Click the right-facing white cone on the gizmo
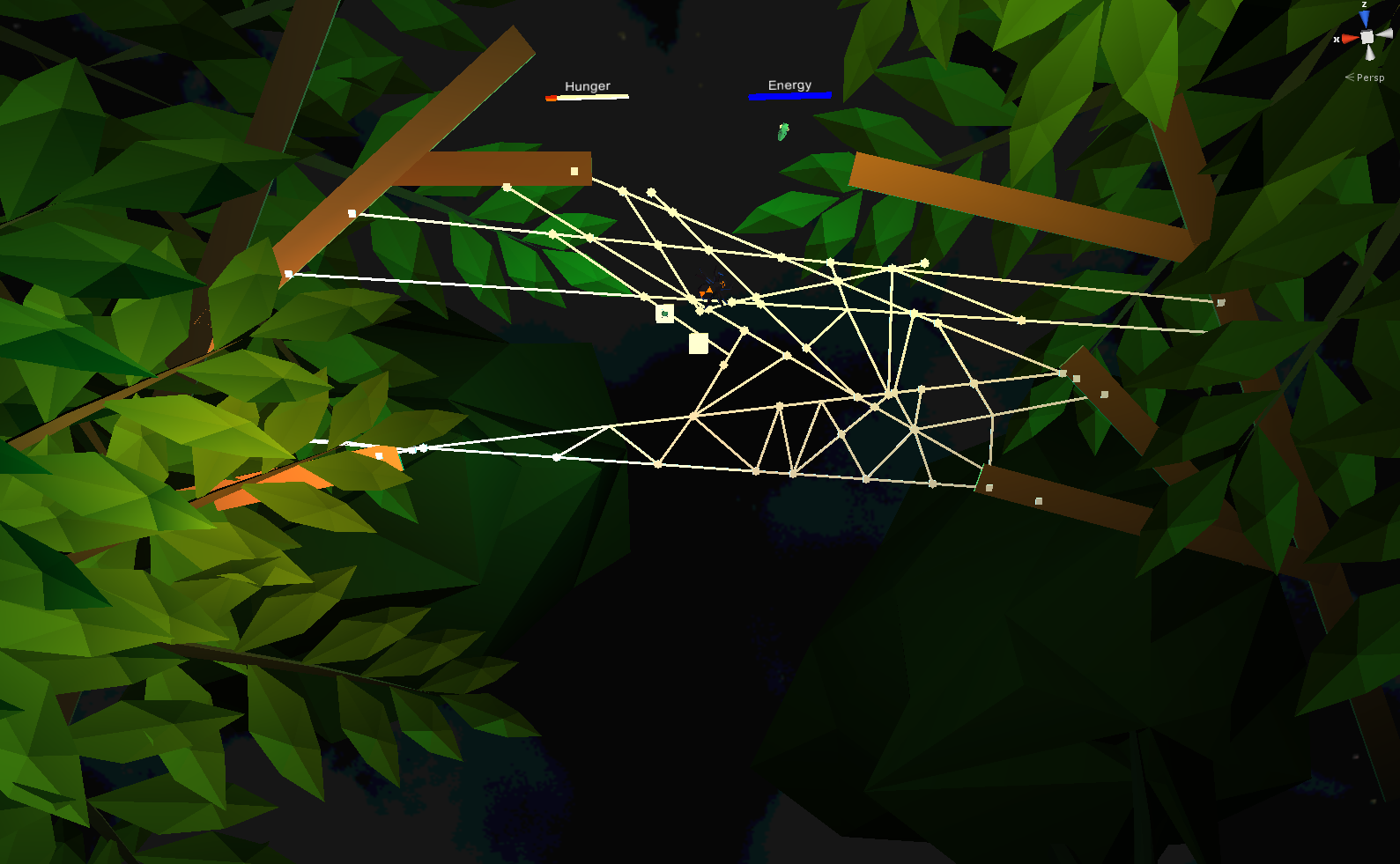1400x864 pixels. (x=1384, y=34)
